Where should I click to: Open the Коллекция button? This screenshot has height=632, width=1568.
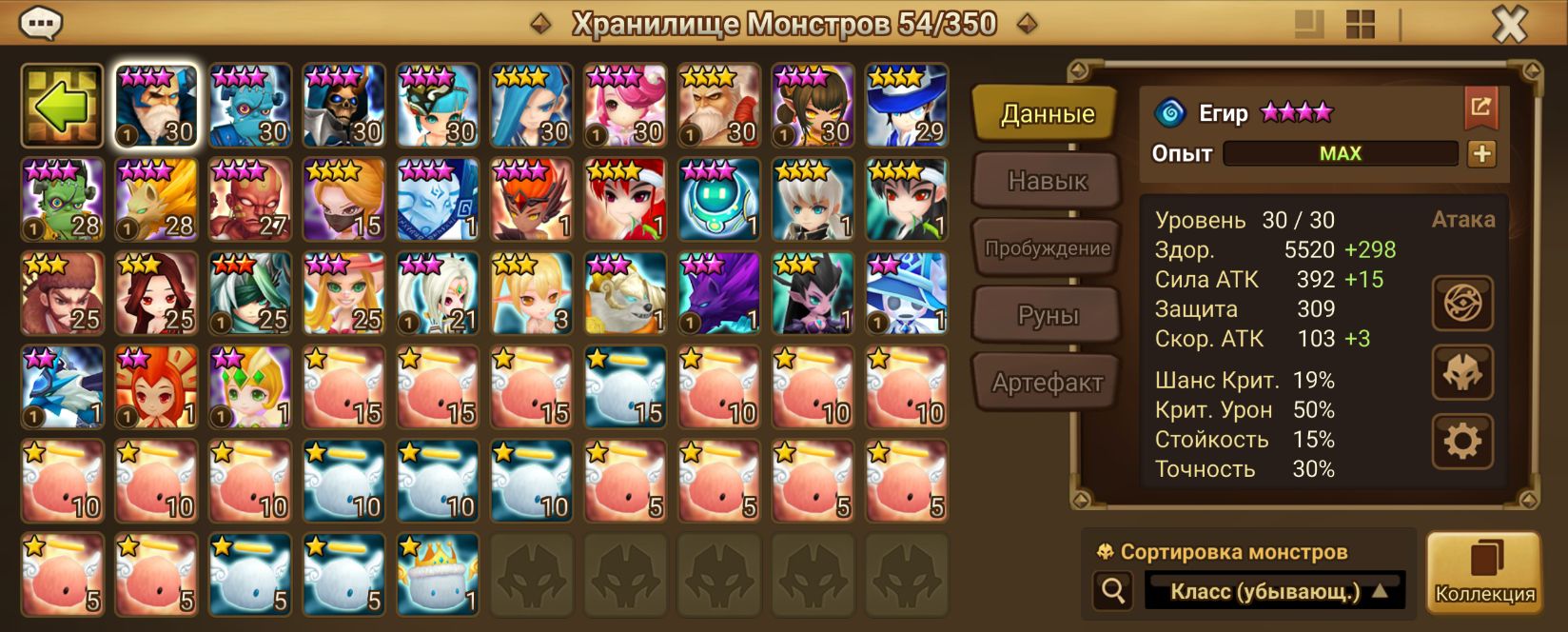(1483, 573)
